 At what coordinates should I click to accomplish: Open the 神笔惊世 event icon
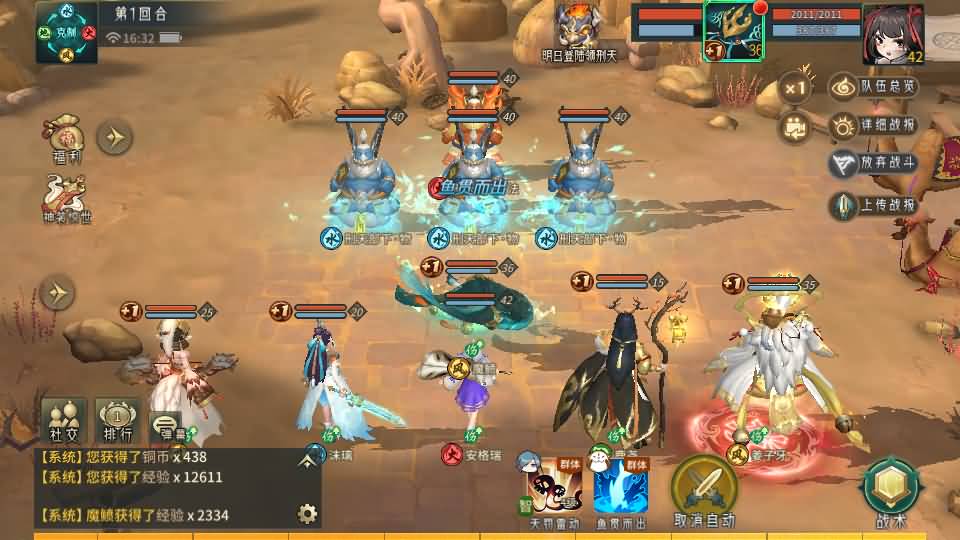tap(66, 197)
